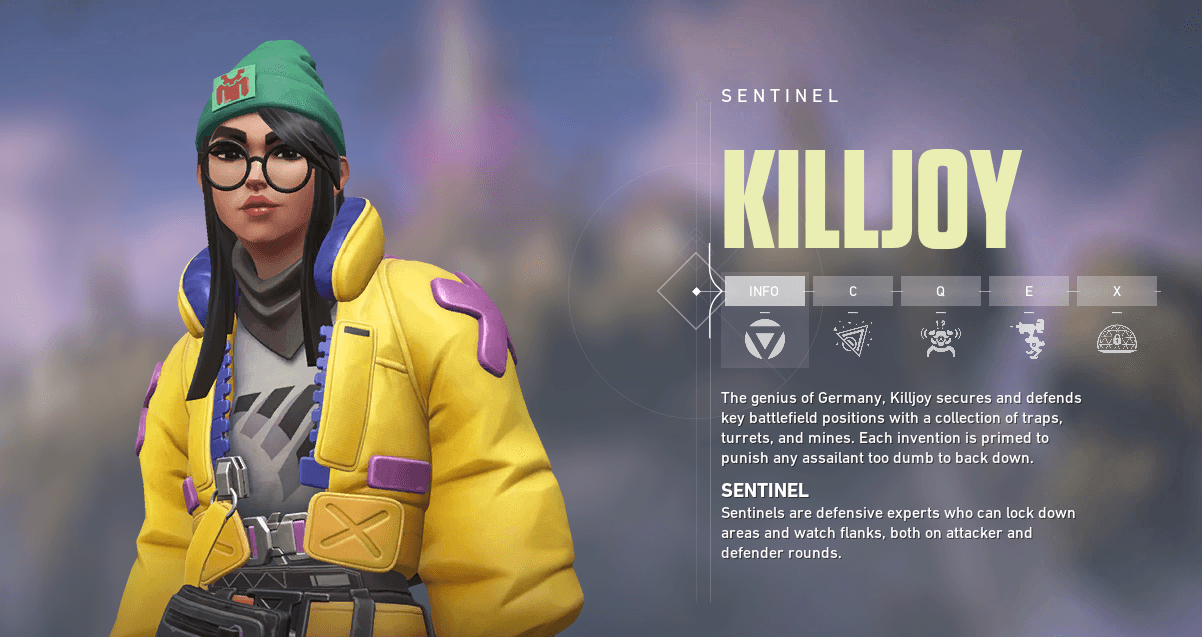1202x637 pixels.
Task: Pick the Turret ability icon
Action: coord(1028,339)
